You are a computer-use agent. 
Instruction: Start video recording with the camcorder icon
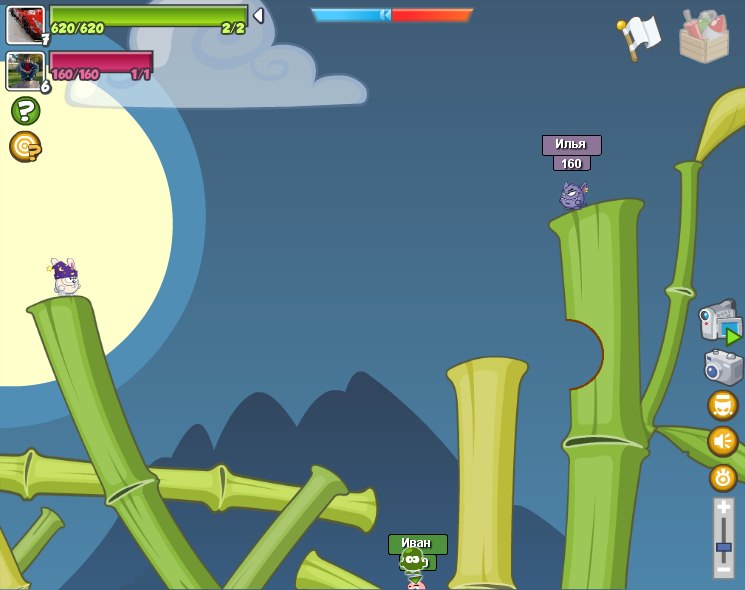tap(719, 322)
